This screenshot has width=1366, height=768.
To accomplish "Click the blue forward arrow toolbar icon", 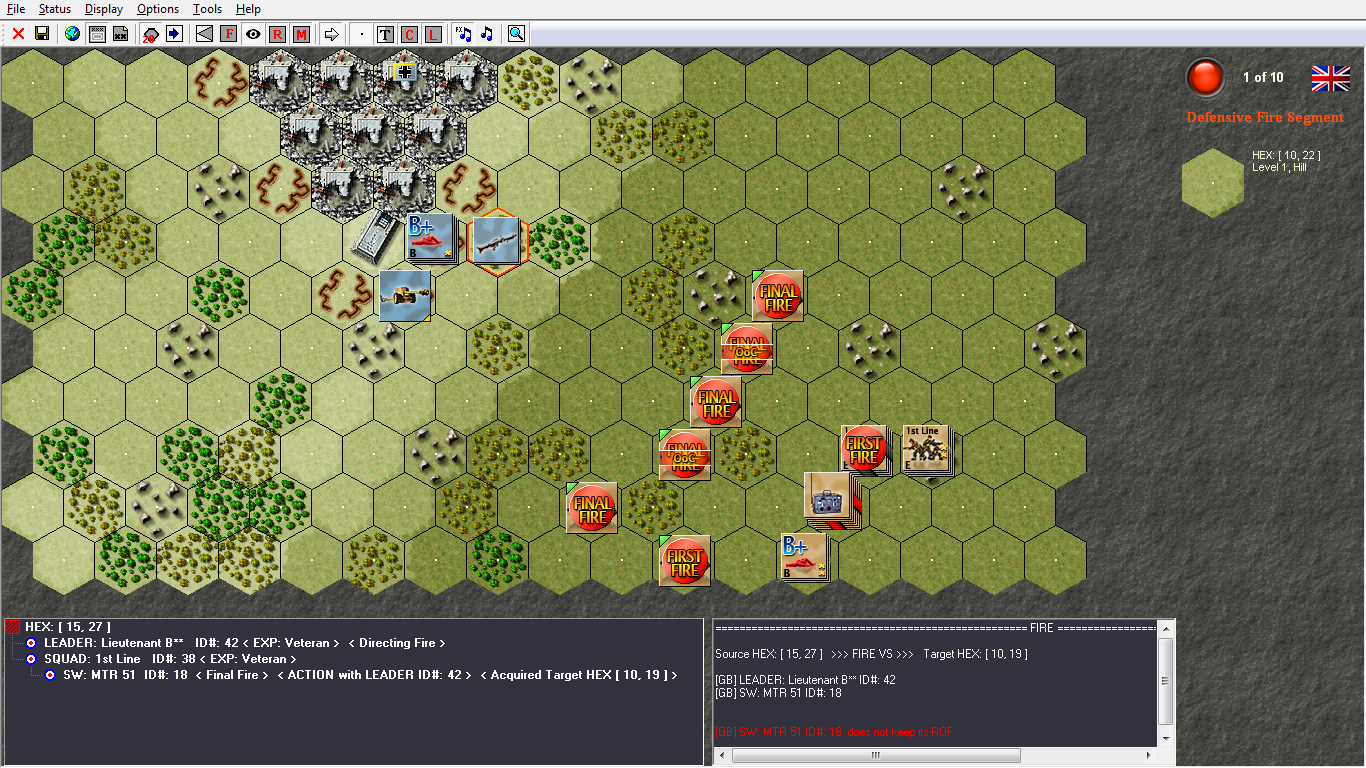I will tap(174, 34).
